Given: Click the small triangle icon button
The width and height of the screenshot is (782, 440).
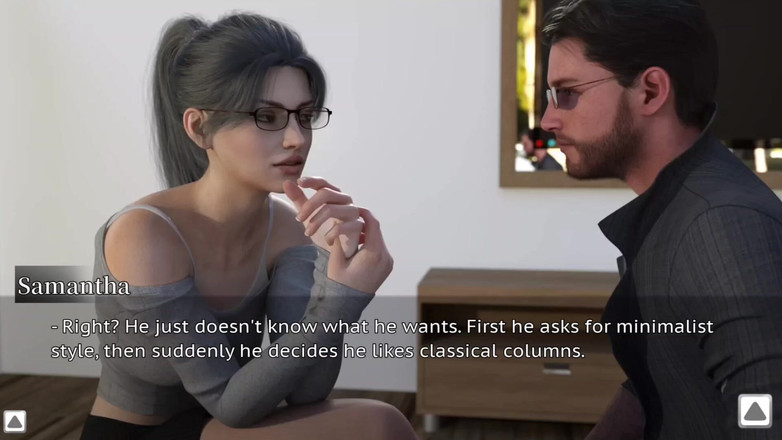Looking at the screenshot, I should click(14, 421).
